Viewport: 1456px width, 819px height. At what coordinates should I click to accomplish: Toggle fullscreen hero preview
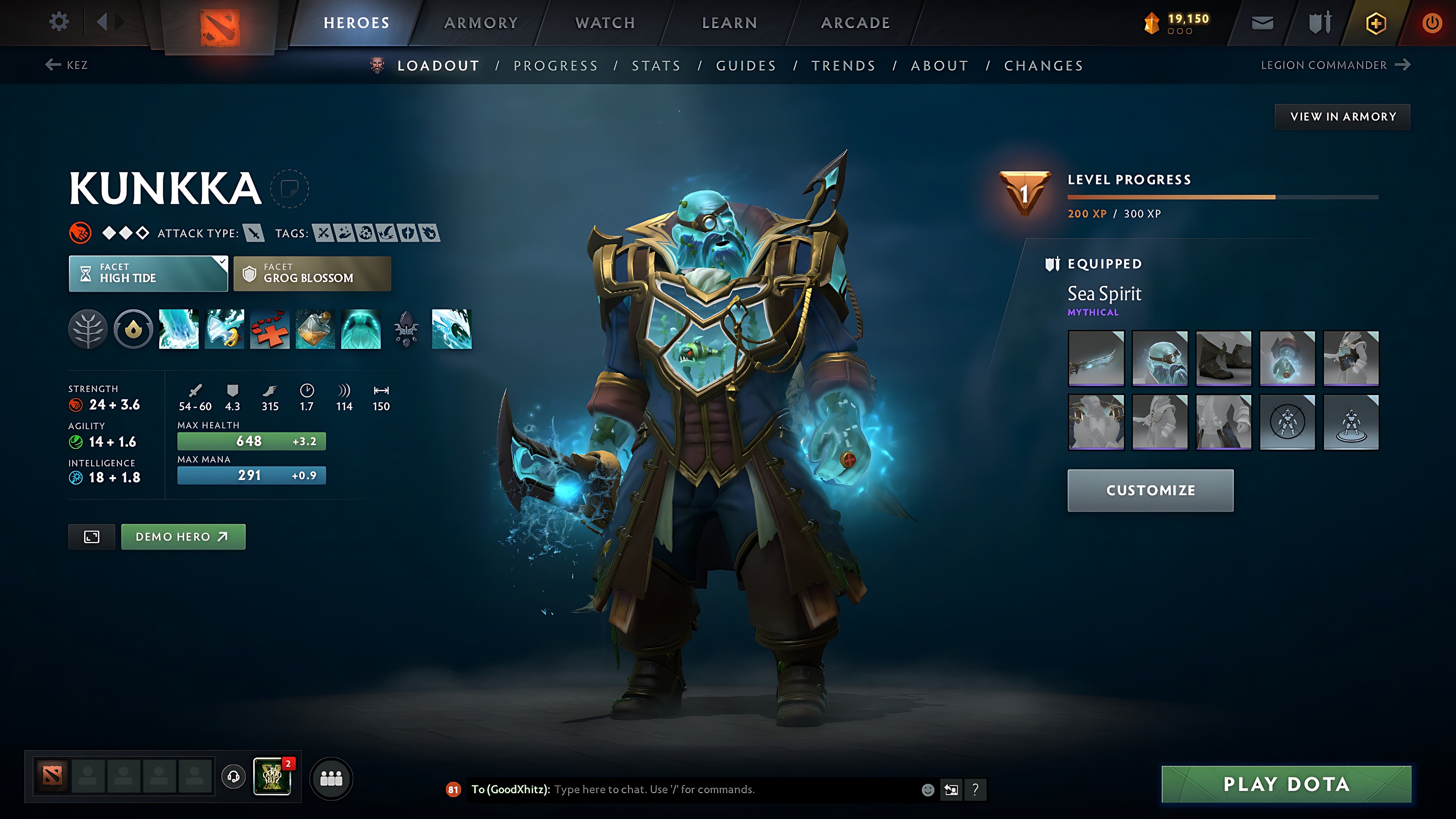tap(91, 536)
